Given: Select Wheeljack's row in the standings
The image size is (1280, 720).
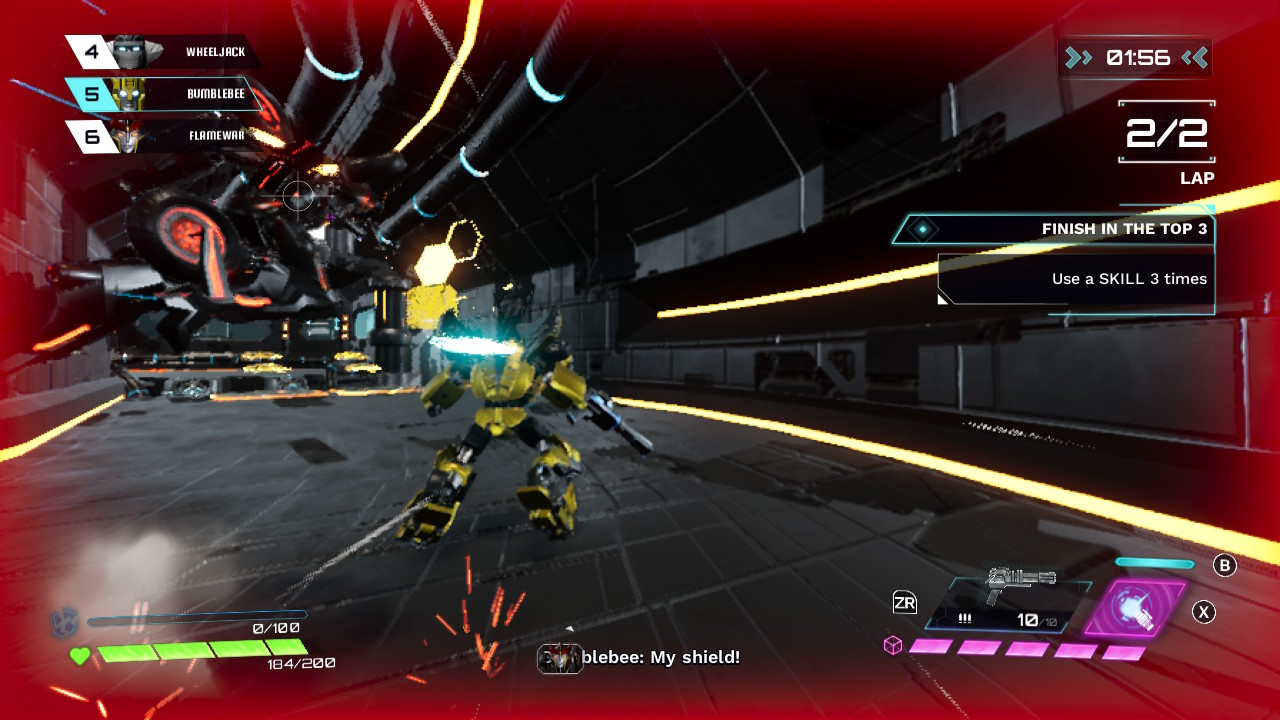Looking at the screenshot, I should click(165, 52).
